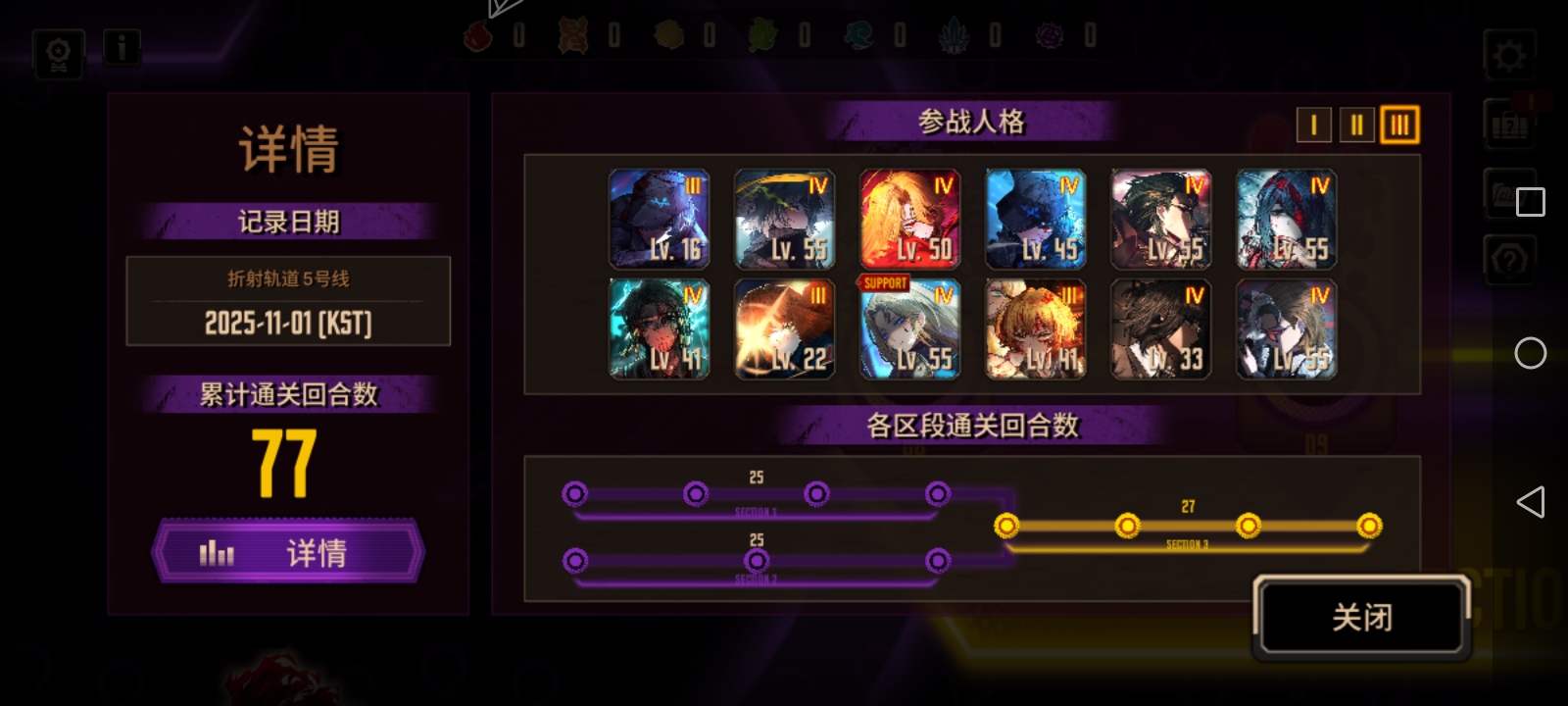Select the Pride sin resource icon
The height and width of the screenshot is (706, 1568).
click(x=954, y=34)
